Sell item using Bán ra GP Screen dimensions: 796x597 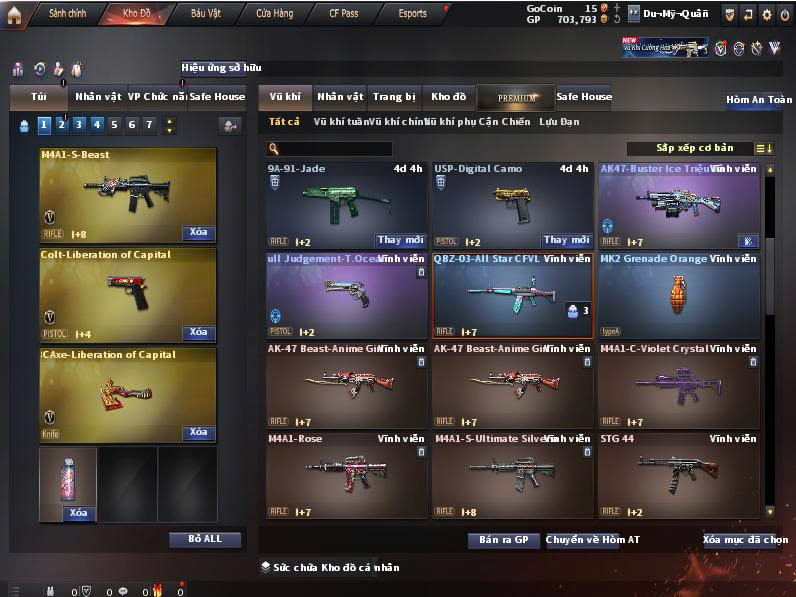pos(503,540)
